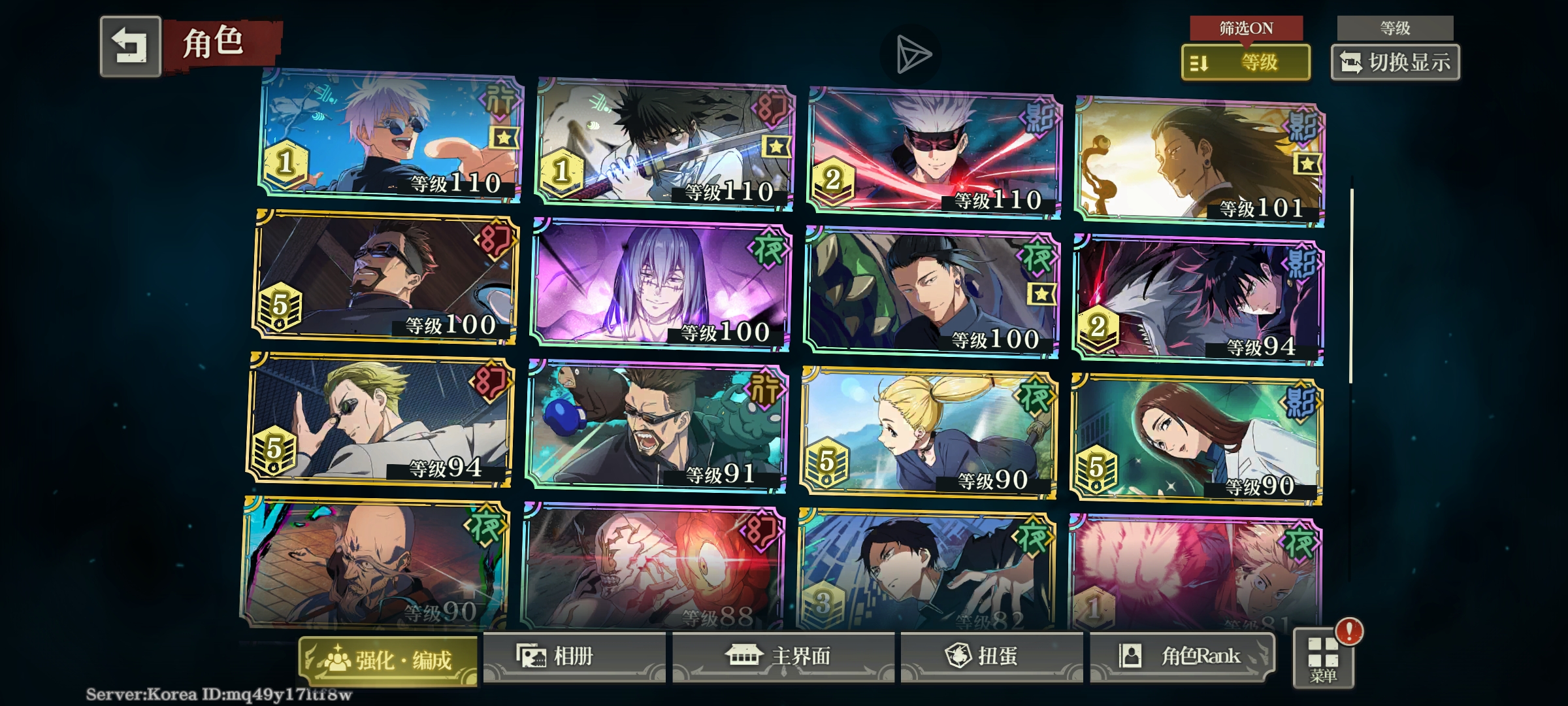The image size is (1568, 706).
Task: Select the level 91 boxing glove character card
Action: click(656, 426)
